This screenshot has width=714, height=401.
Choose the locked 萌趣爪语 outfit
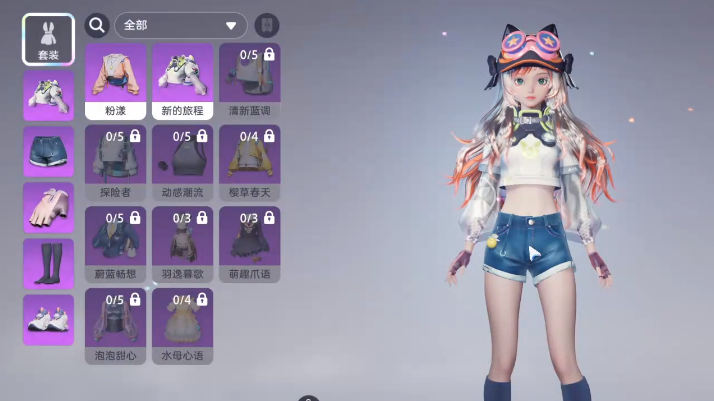point(249,244)
